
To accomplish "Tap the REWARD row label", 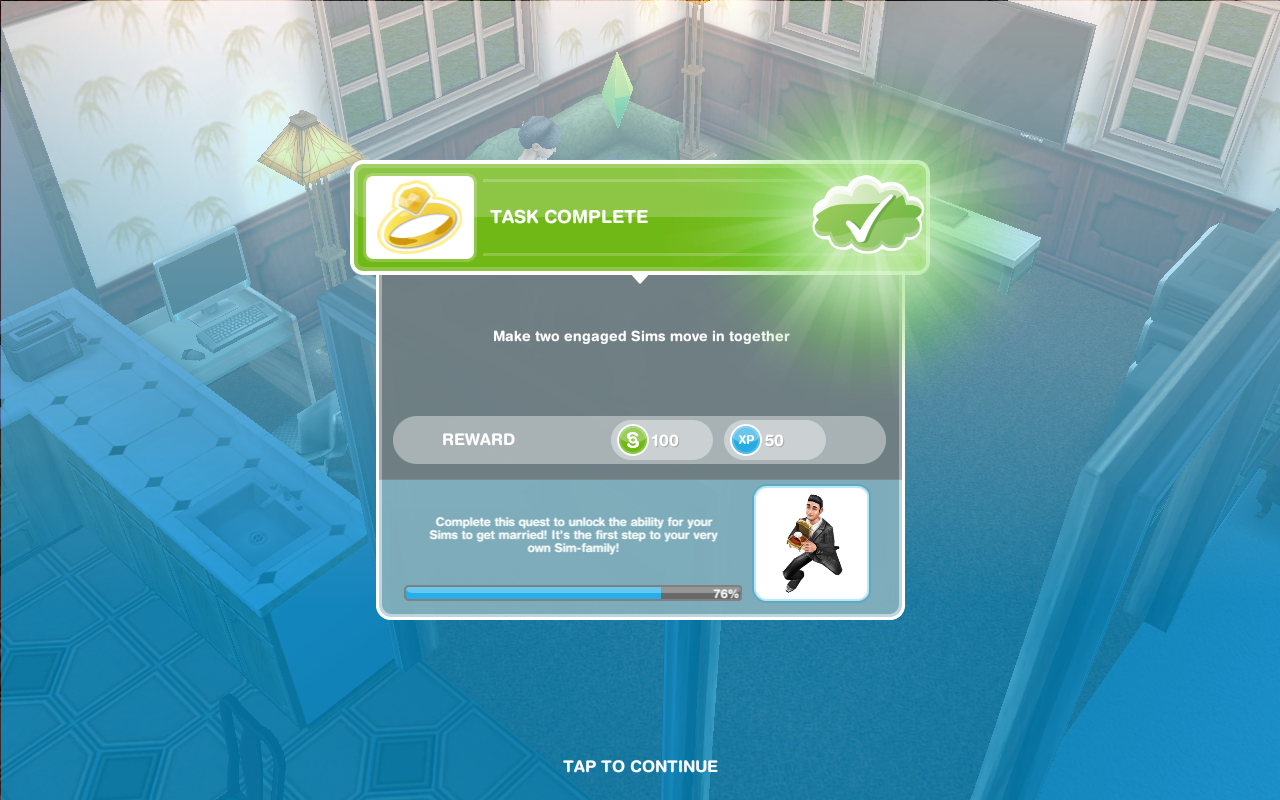I will [x=480, y=439].
